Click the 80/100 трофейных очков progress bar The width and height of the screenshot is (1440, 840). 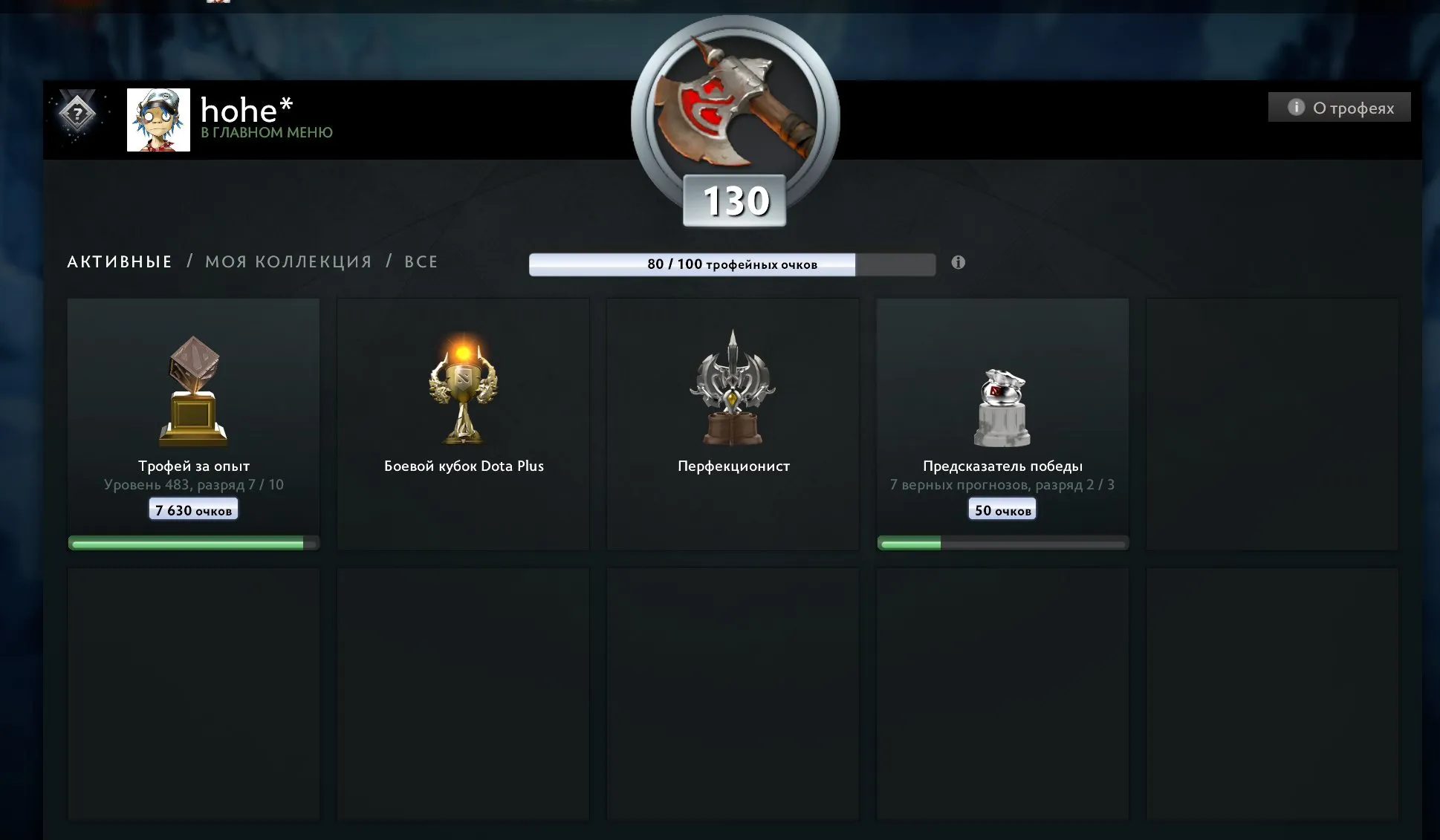coord(732,264)
